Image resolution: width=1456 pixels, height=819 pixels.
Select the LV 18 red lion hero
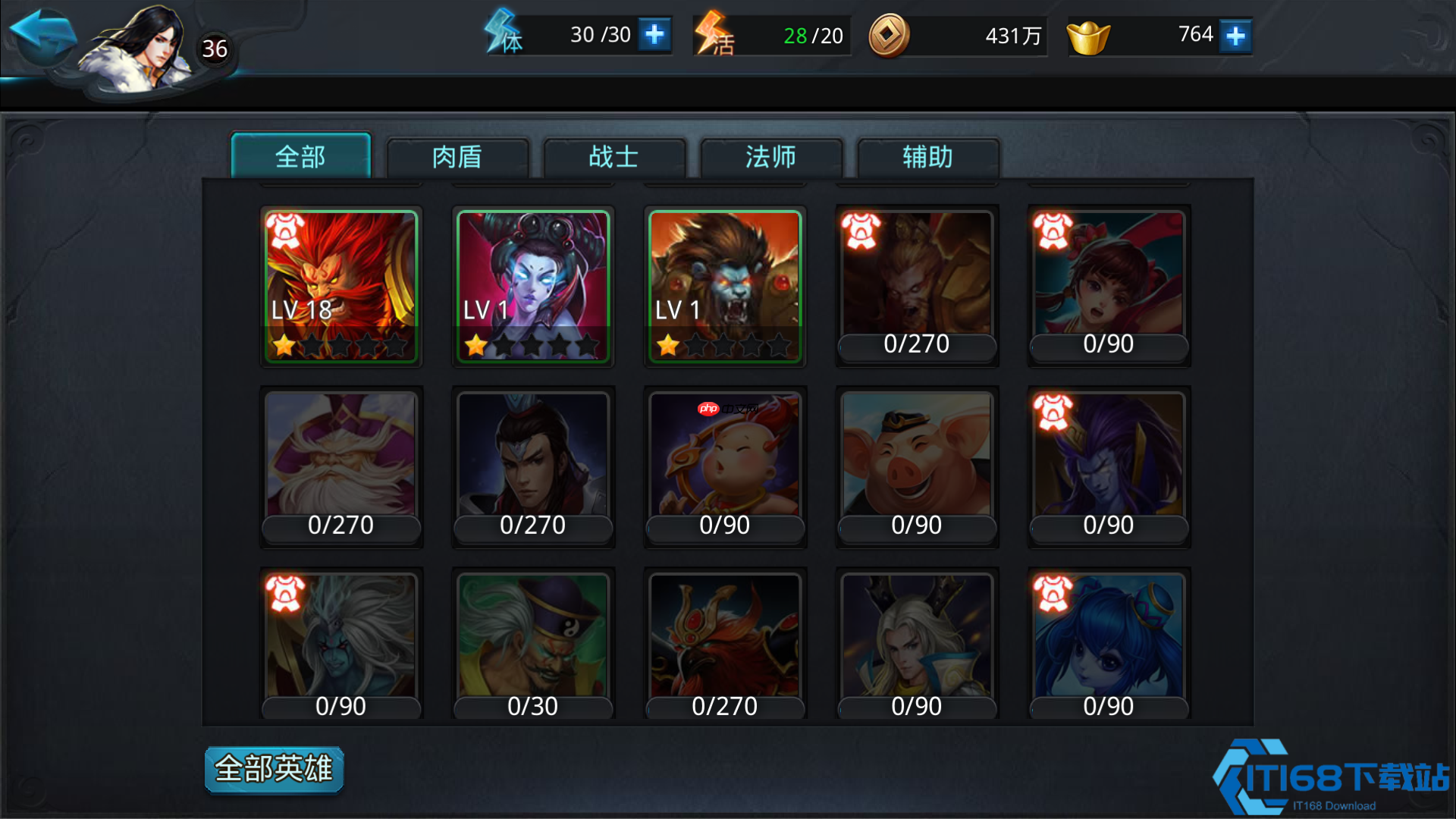[x=341, y=286]
